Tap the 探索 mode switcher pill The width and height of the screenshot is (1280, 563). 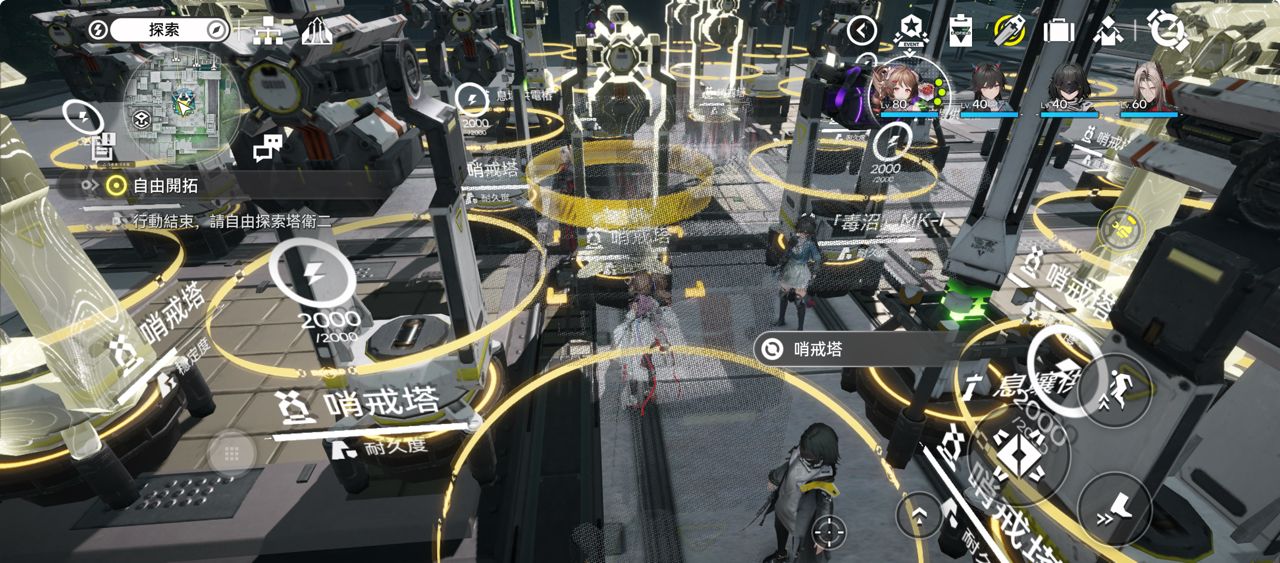[167, 30]
